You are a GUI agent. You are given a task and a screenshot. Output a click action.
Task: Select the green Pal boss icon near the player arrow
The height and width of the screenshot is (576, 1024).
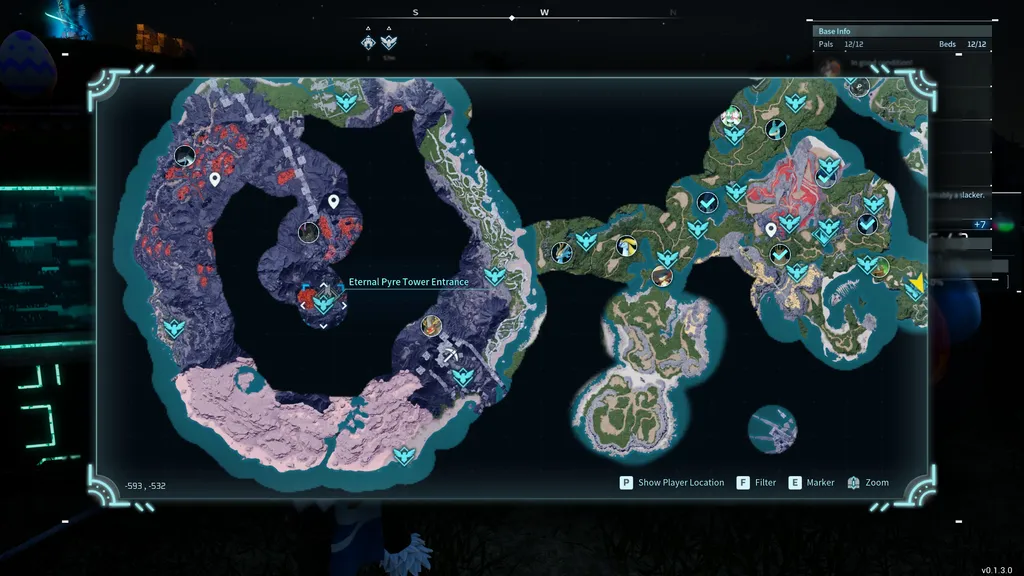[x=880, y=267]
